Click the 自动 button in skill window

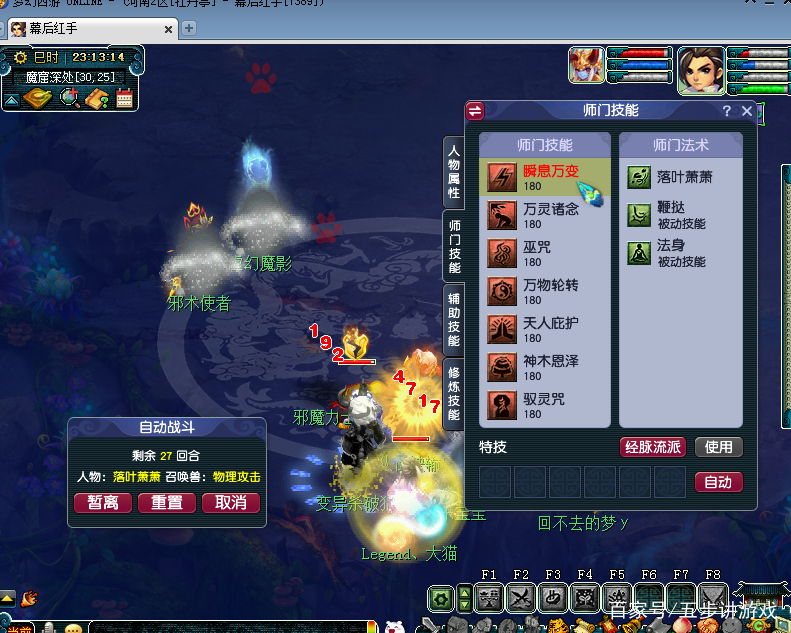coord(718,482)
